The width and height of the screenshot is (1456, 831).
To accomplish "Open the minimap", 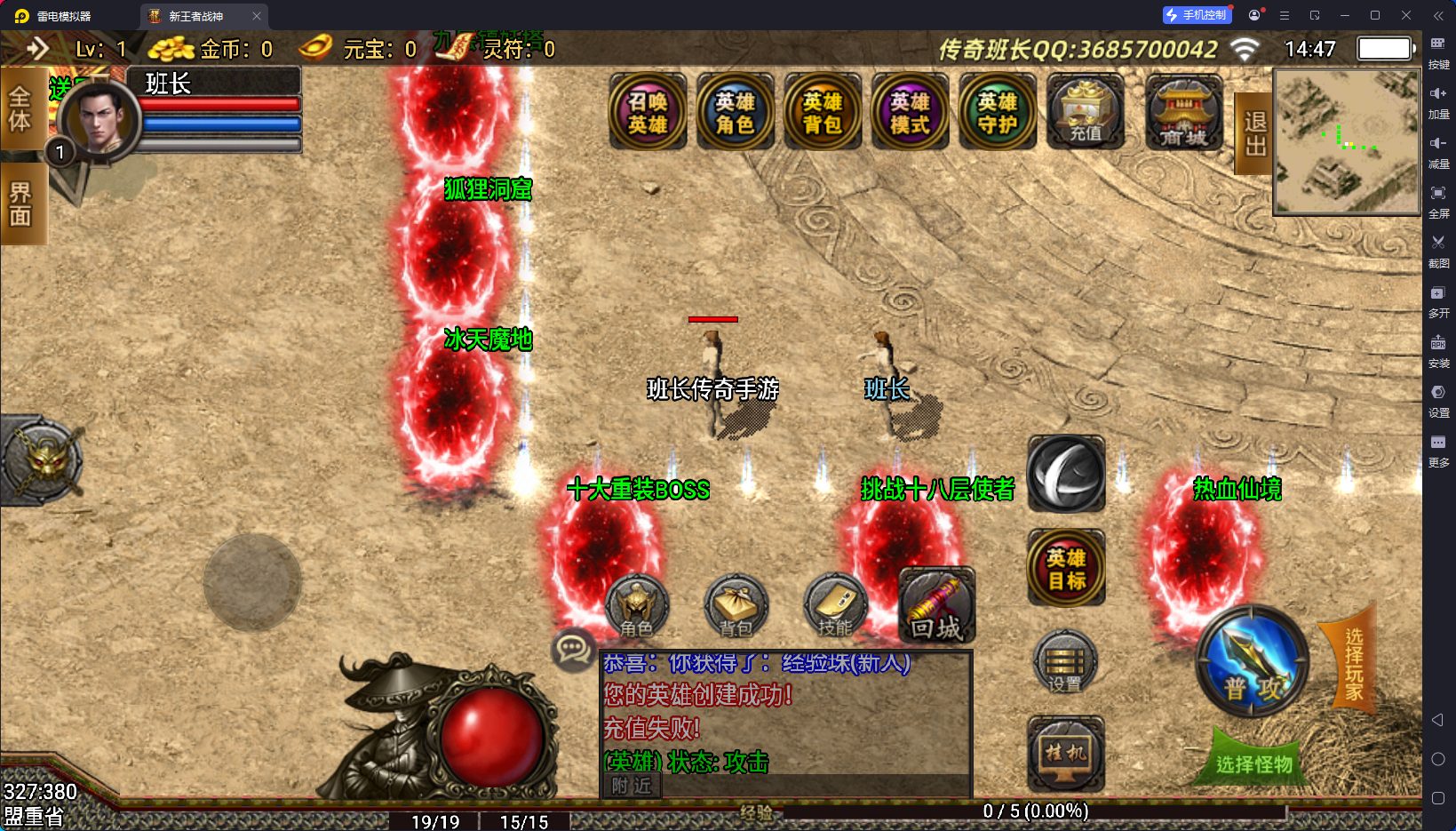I will [x=1346, y=142].
